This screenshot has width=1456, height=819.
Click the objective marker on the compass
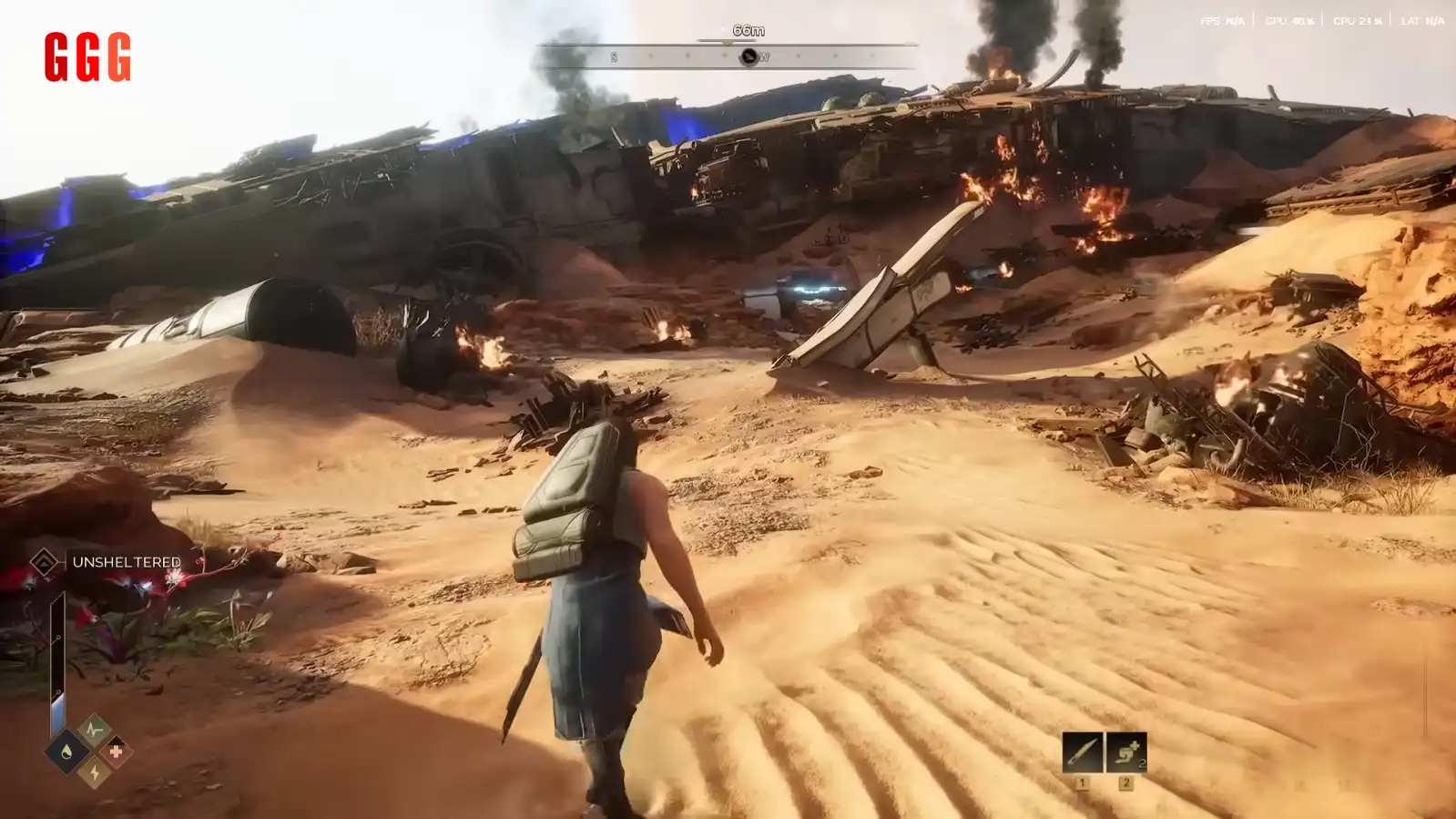pyautogui.click(x=748, y=56)
